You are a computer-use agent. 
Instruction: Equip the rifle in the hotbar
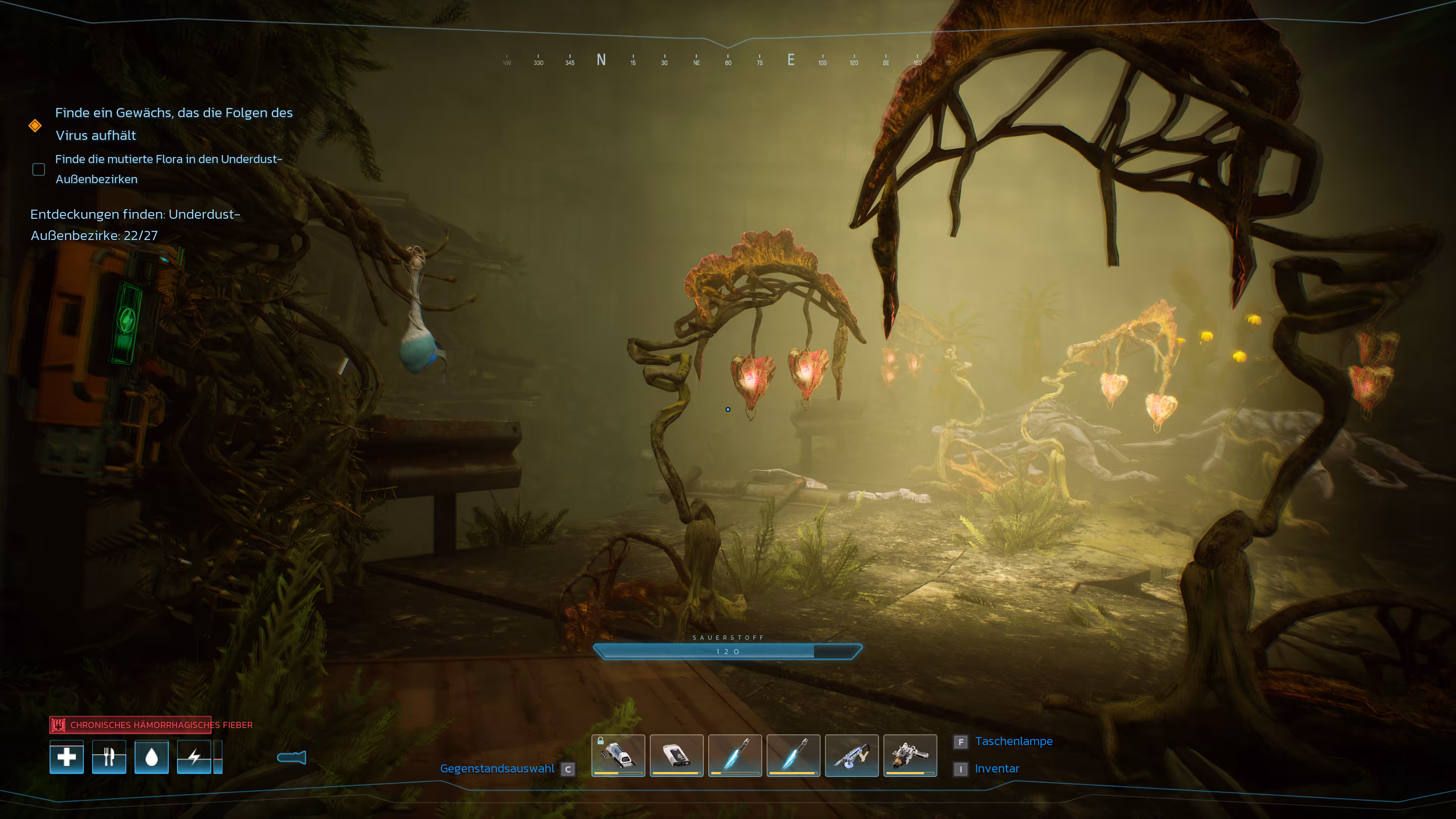(852, 756)
